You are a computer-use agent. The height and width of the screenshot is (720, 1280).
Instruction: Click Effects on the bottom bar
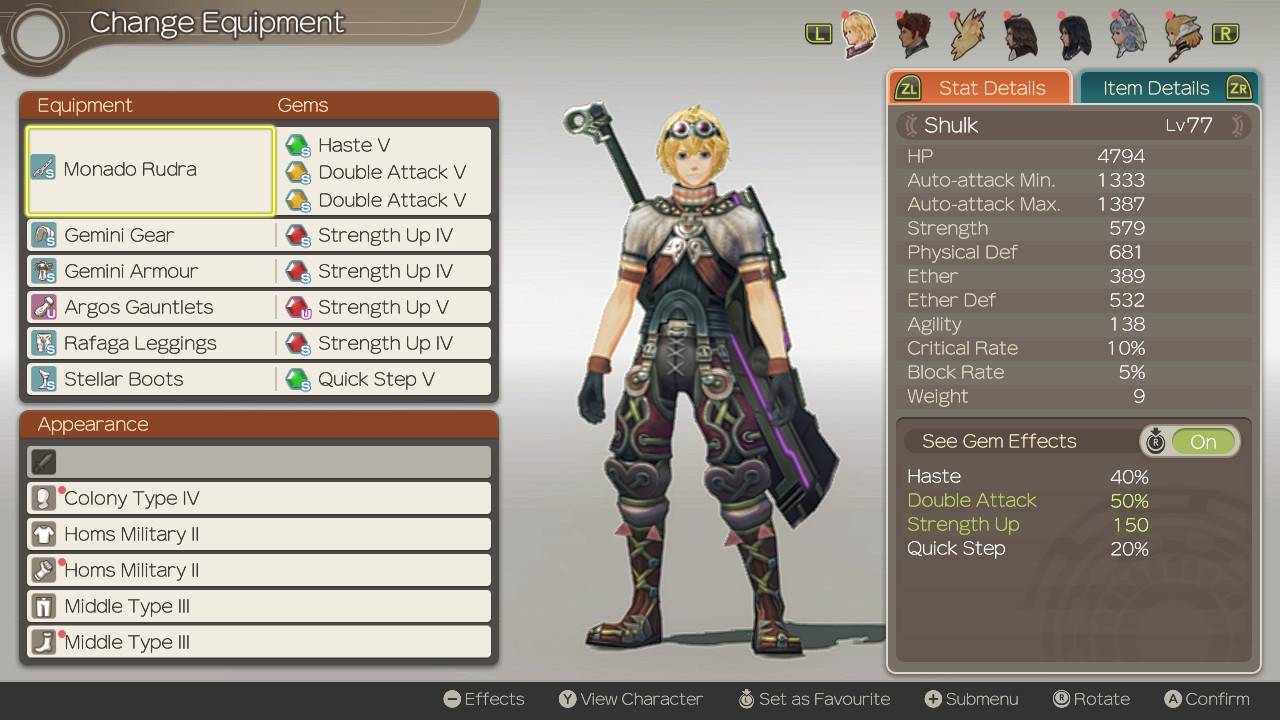coord(484,699)
